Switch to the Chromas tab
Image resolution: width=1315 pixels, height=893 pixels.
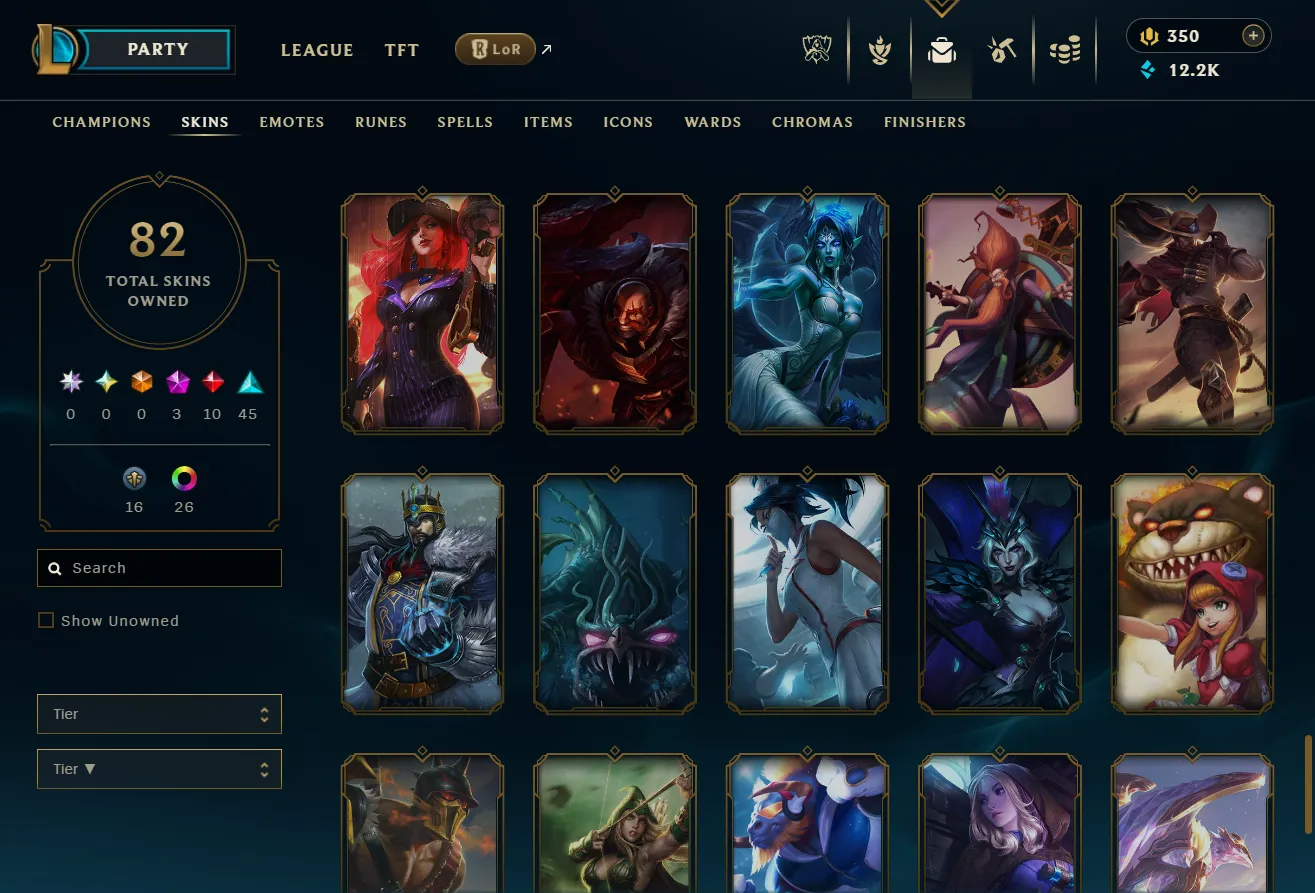[x=812, y=122]
